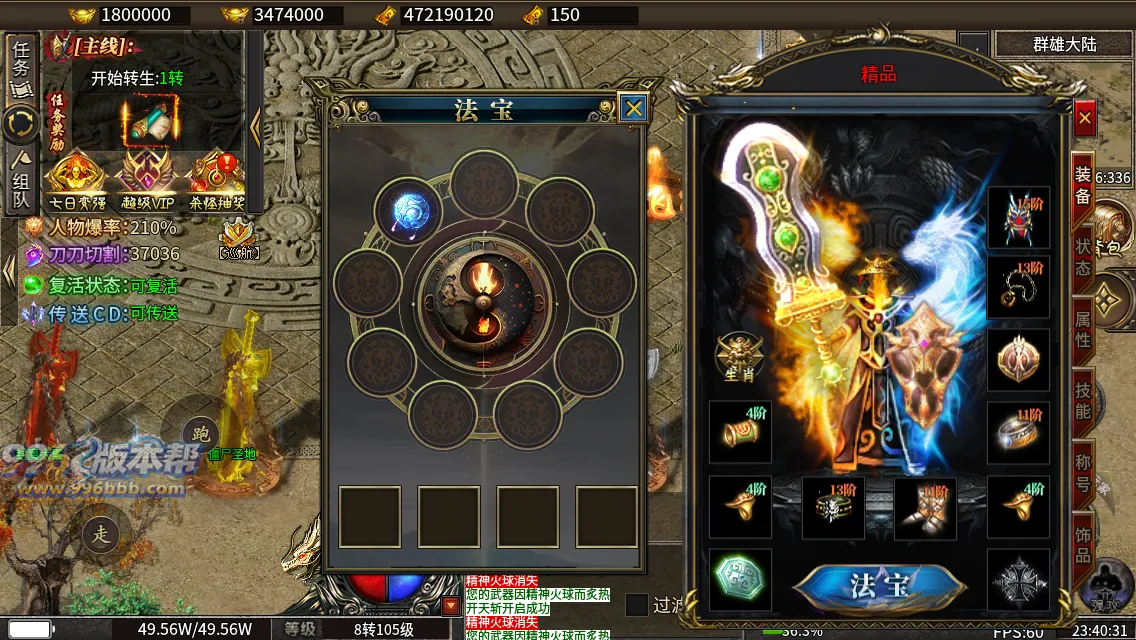Open the 技能 skills tab
1136x640 pixels.
coord(1083,397)
